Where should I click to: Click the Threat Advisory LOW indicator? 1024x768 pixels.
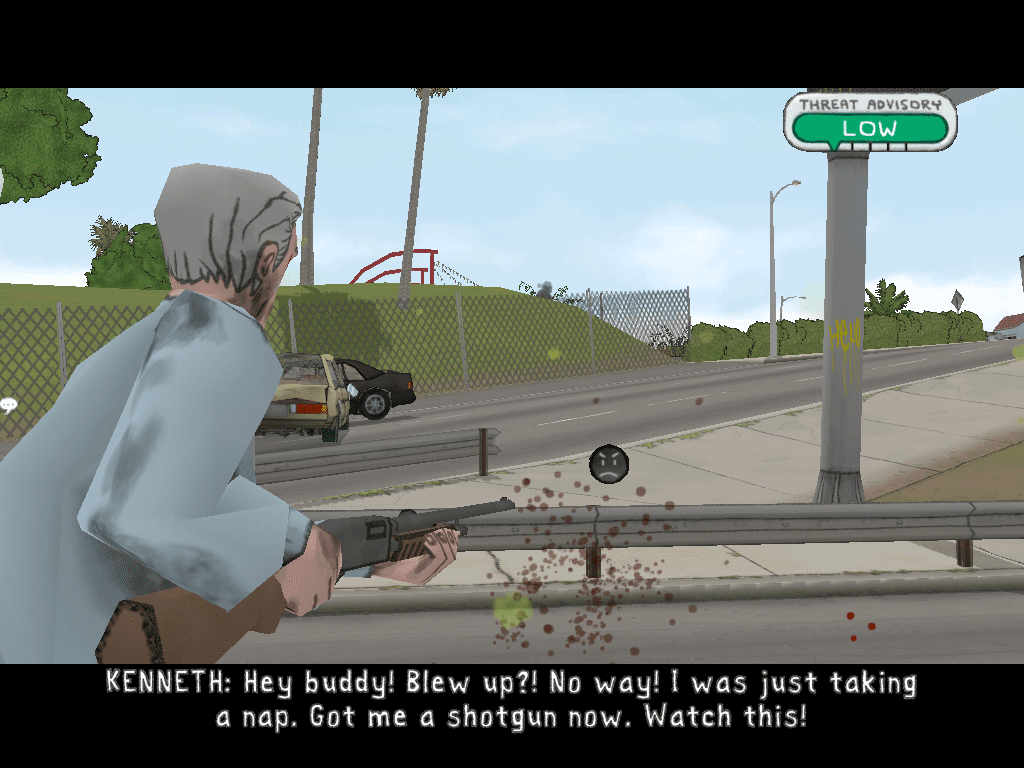(x=869, y=128)
